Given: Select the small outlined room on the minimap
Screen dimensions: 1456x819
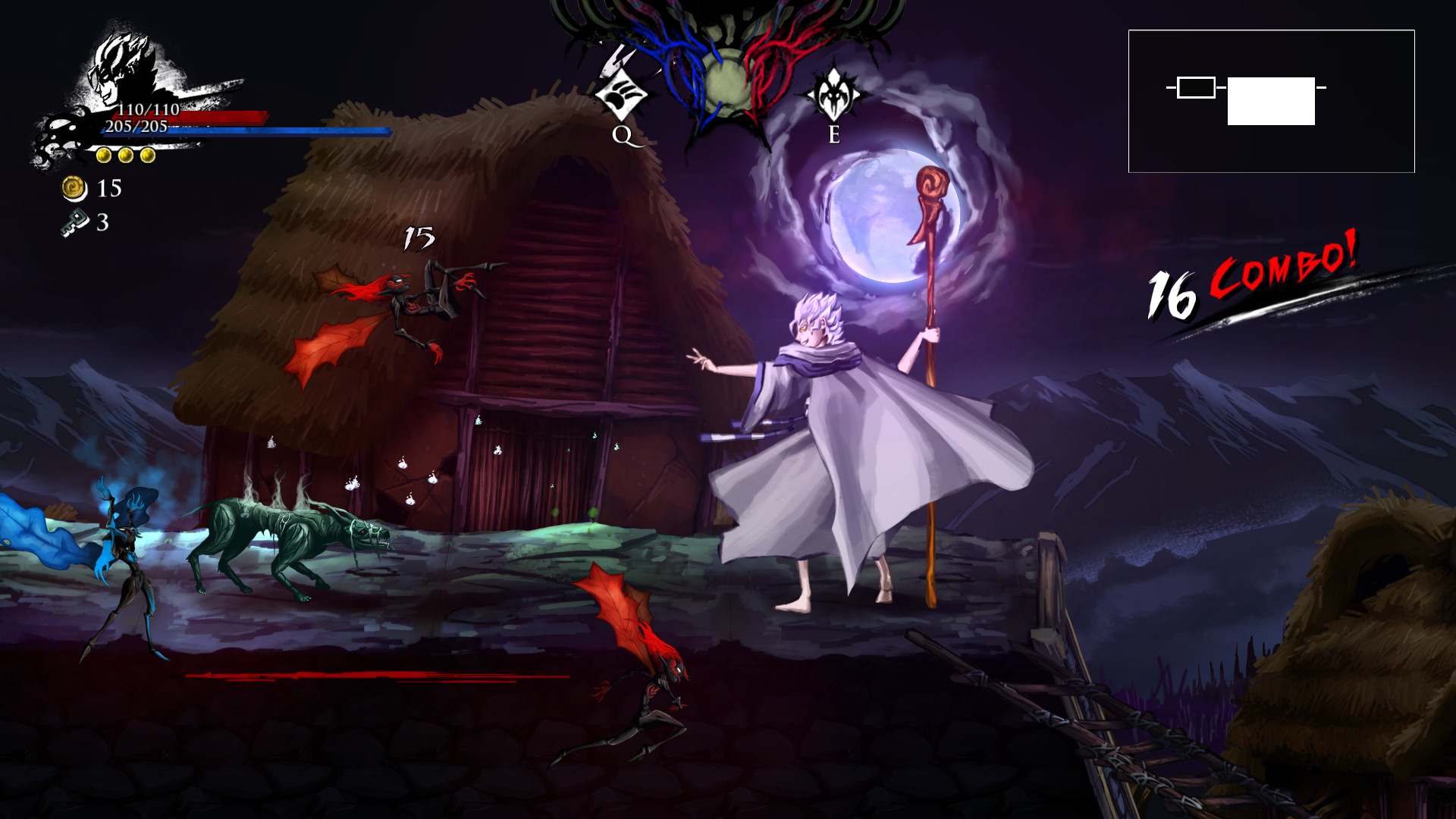Looking at the screenshot, I should (1197, 87).
